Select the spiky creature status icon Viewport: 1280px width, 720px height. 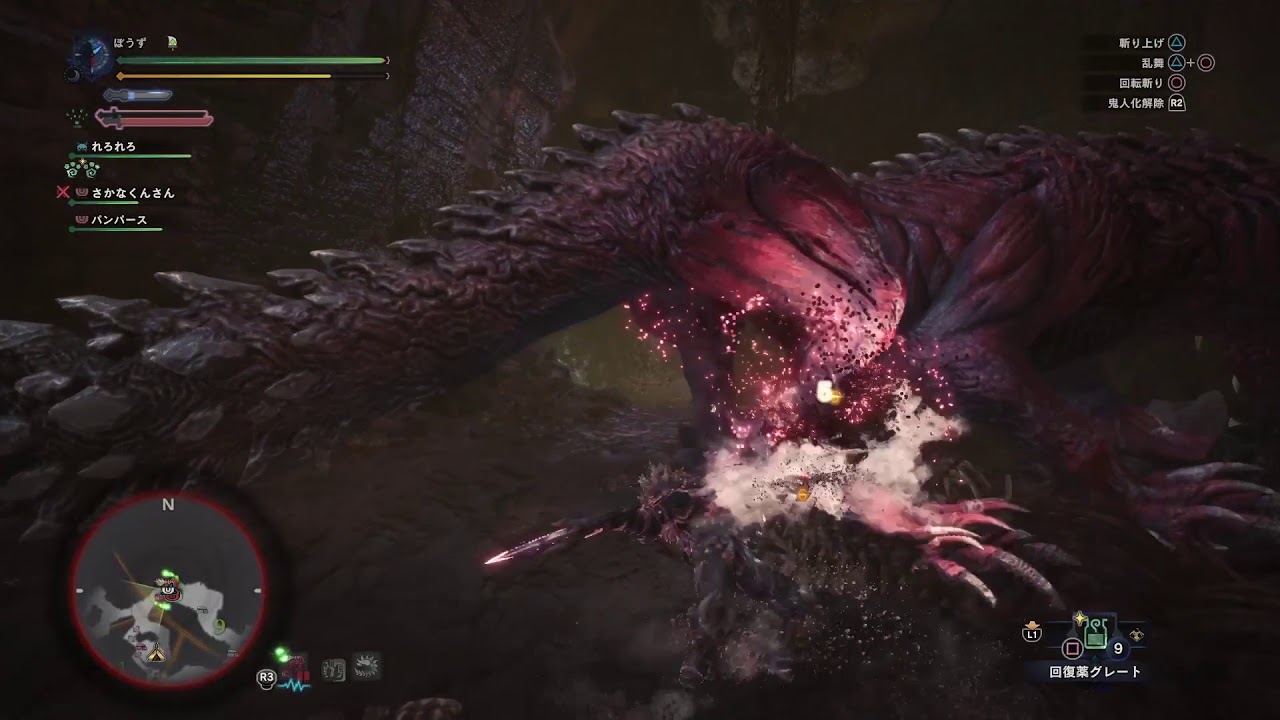click(366, 667)
